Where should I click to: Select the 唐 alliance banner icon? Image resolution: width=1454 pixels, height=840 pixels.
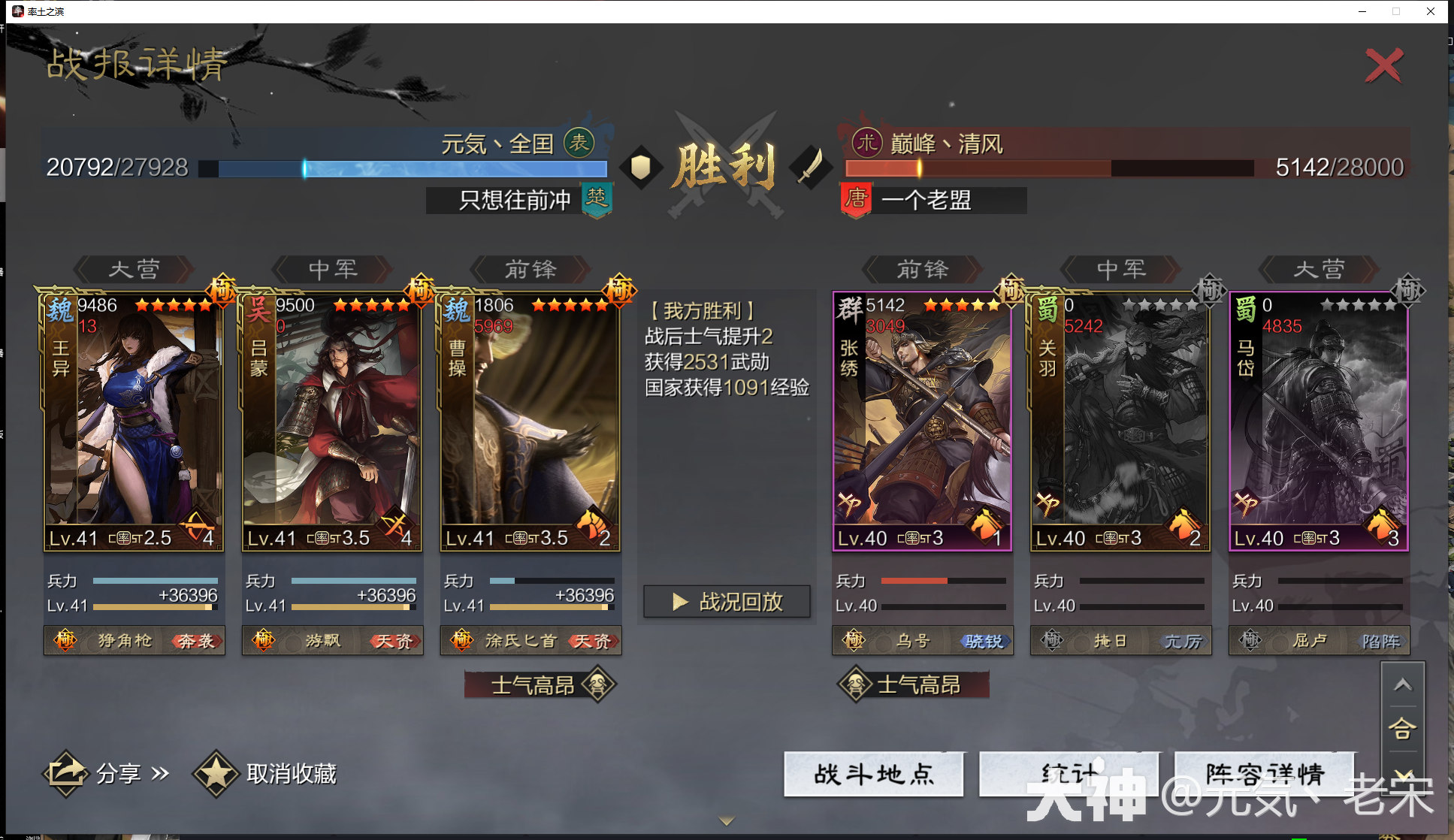[x=856, y=200]
